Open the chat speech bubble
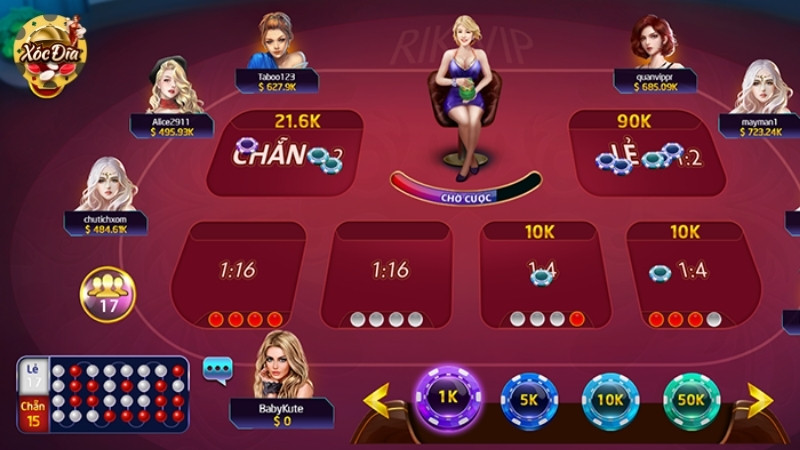Image resolution: width=800 pixels, height=450 pixels. coord(217,369)
